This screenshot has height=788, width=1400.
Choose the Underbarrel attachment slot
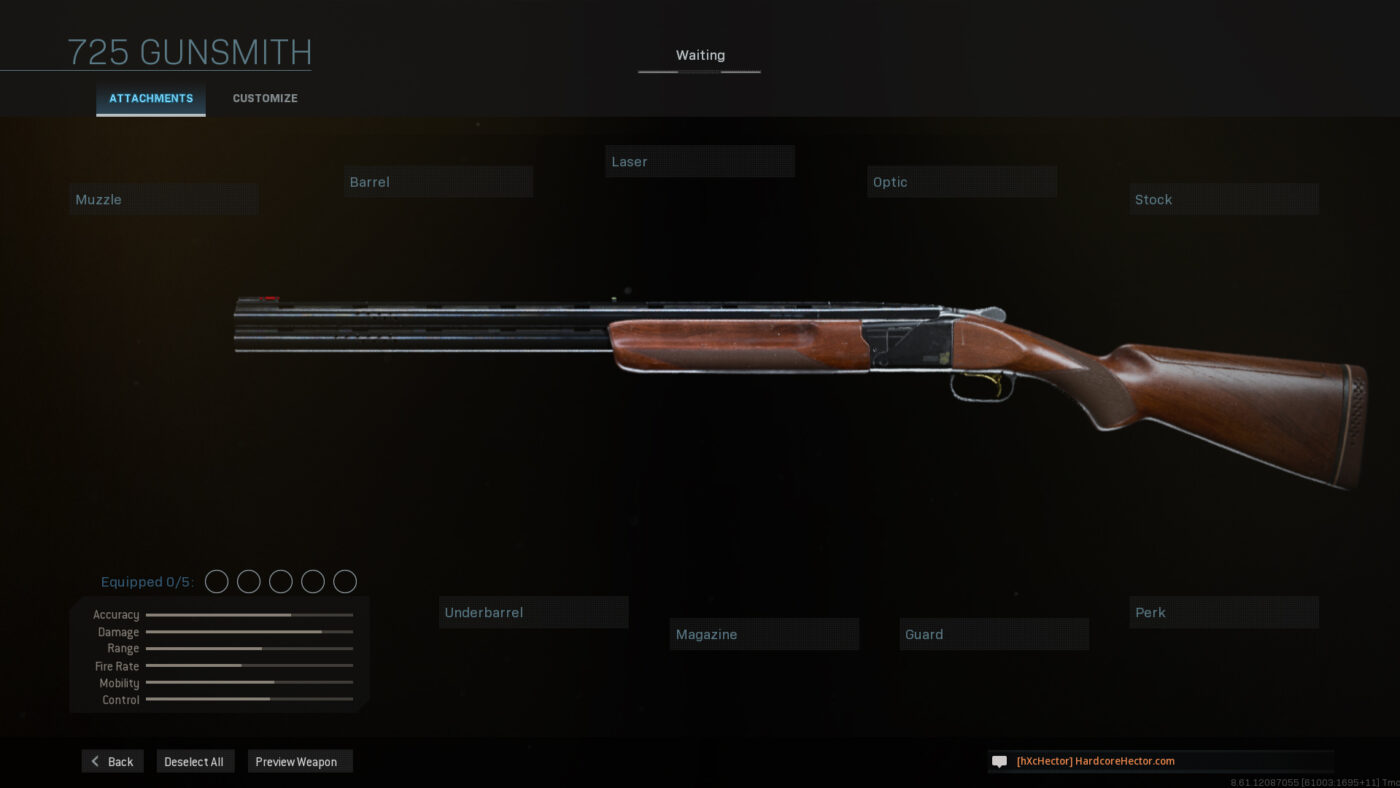pos(533,612)
